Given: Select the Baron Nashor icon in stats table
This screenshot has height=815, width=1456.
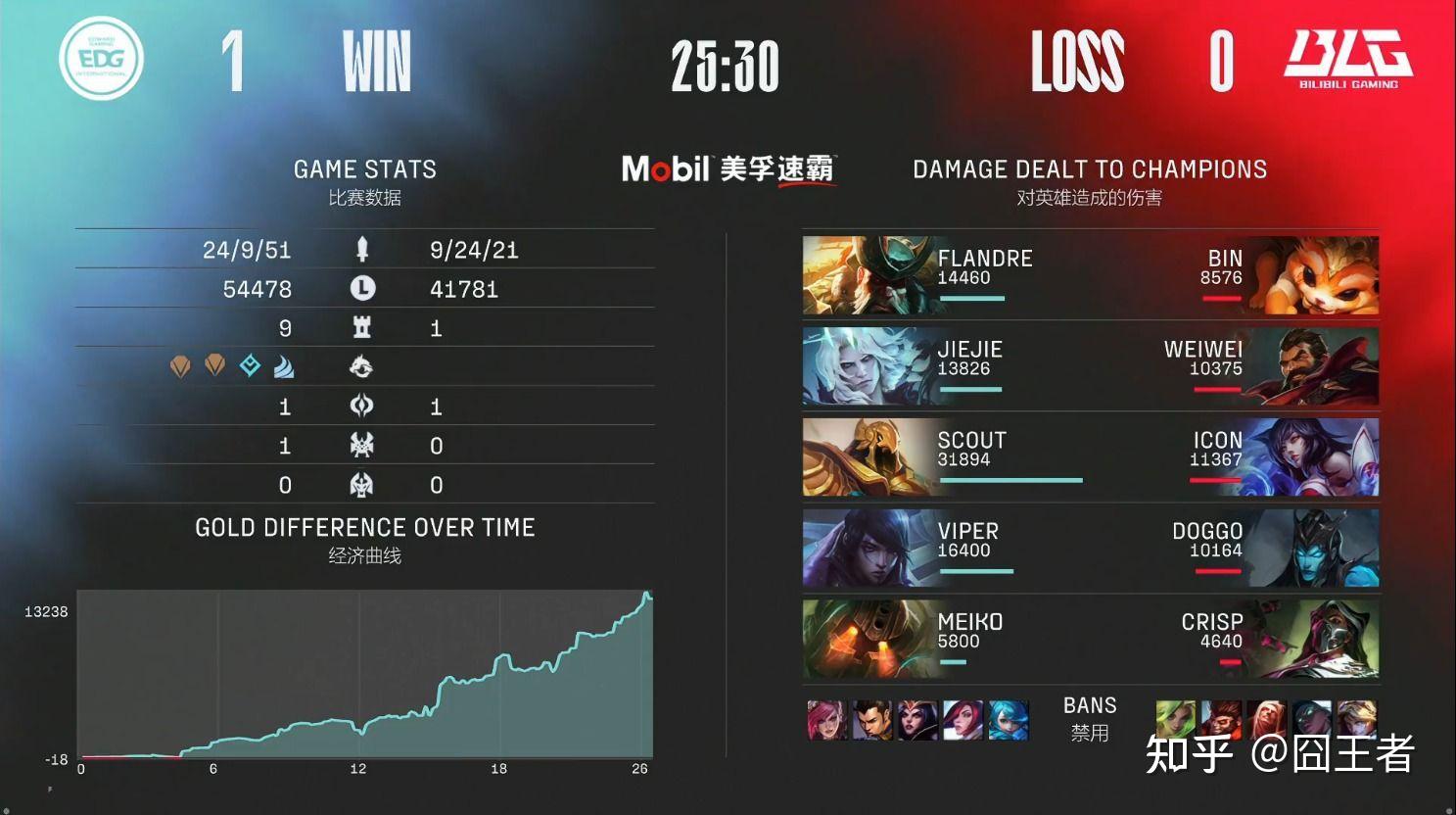Looking at the screenshot, I should click(364, 445).
